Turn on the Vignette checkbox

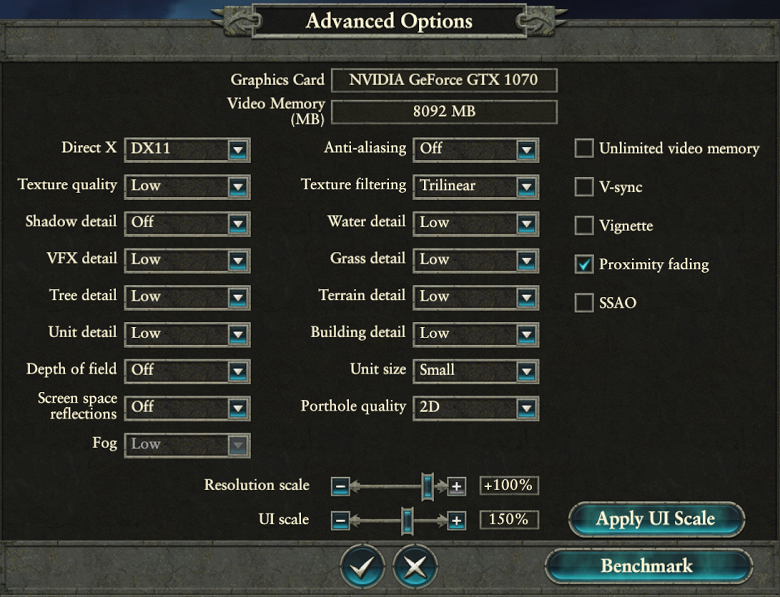(x=584, y=225)
